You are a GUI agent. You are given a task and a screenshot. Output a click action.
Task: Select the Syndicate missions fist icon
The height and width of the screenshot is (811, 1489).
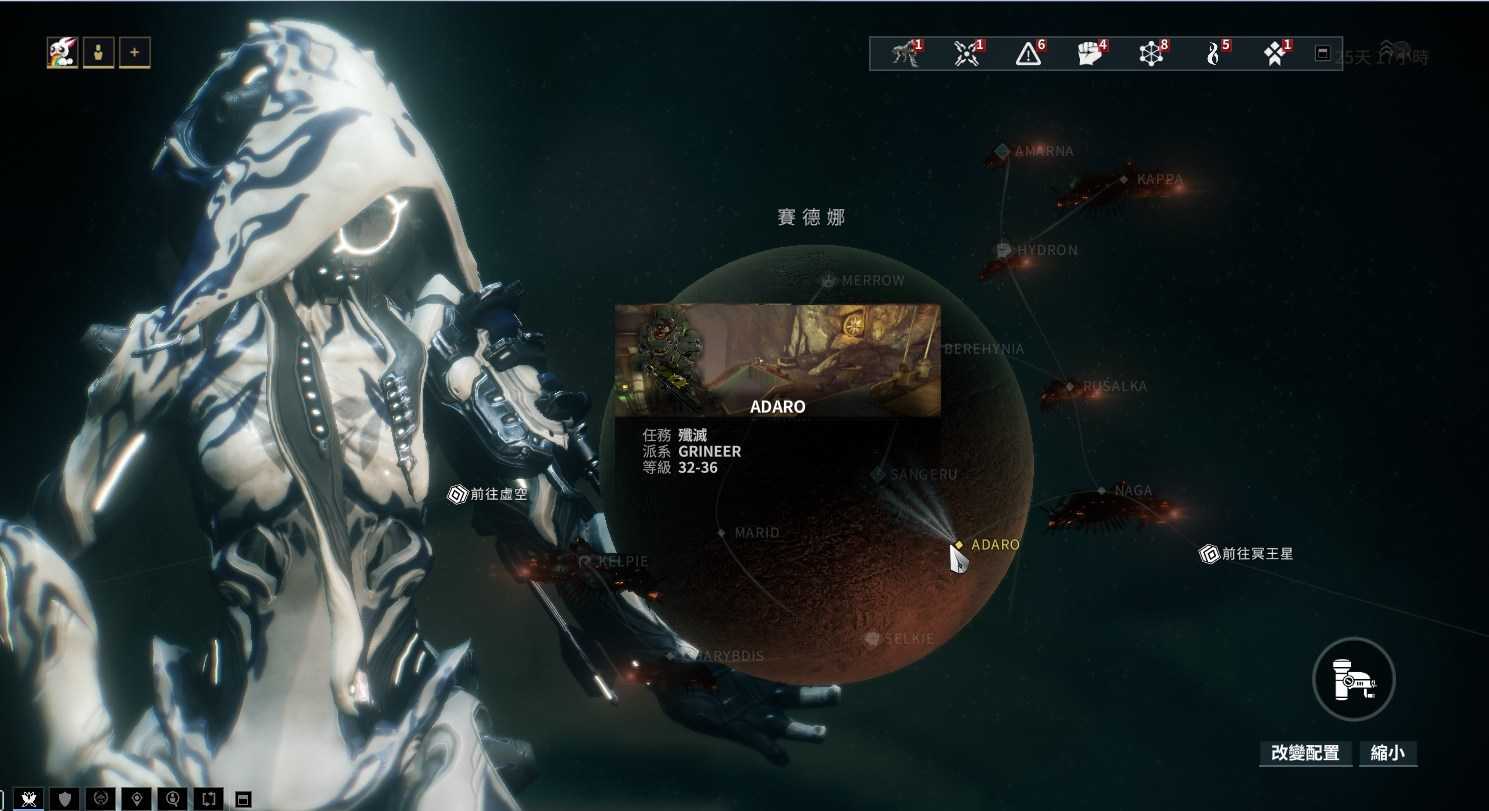pyautogui.click(x=1089, y=54)
